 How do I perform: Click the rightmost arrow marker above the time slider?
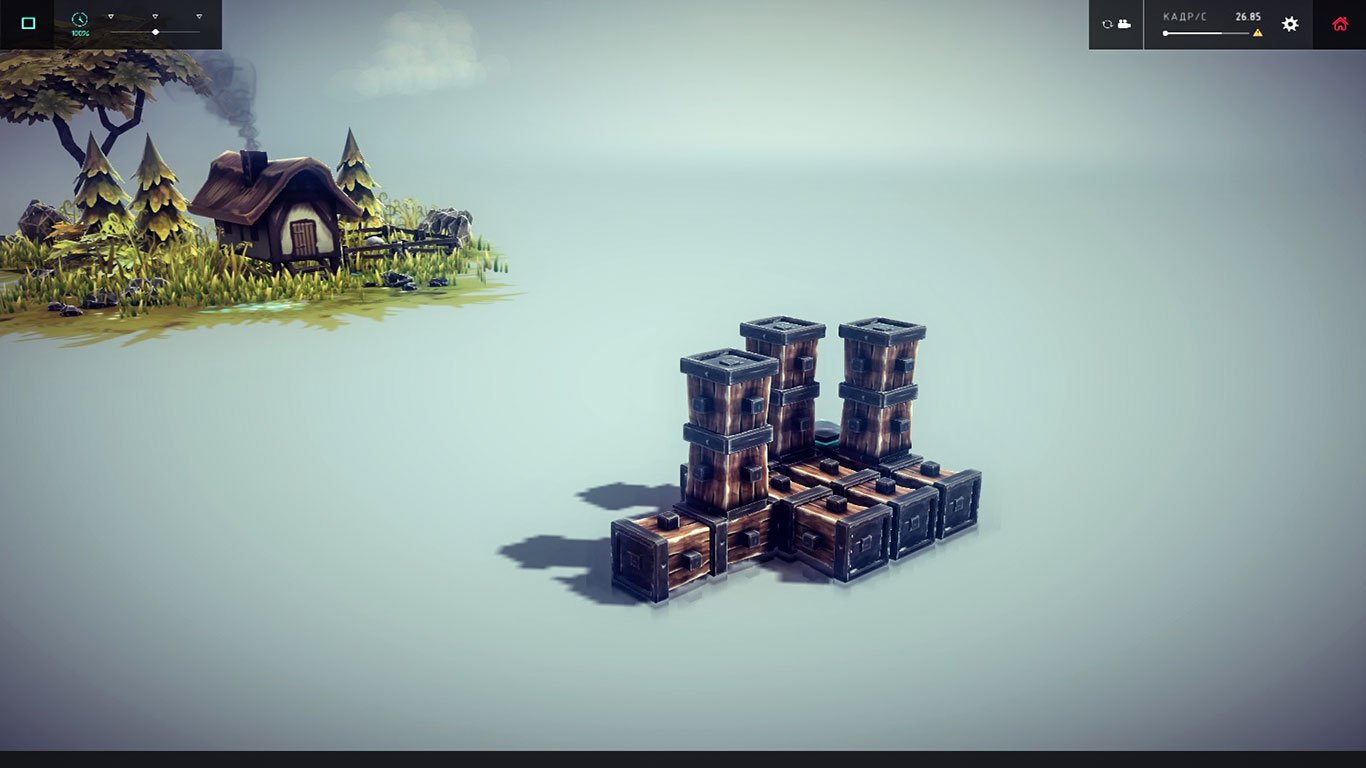point(199,16)
